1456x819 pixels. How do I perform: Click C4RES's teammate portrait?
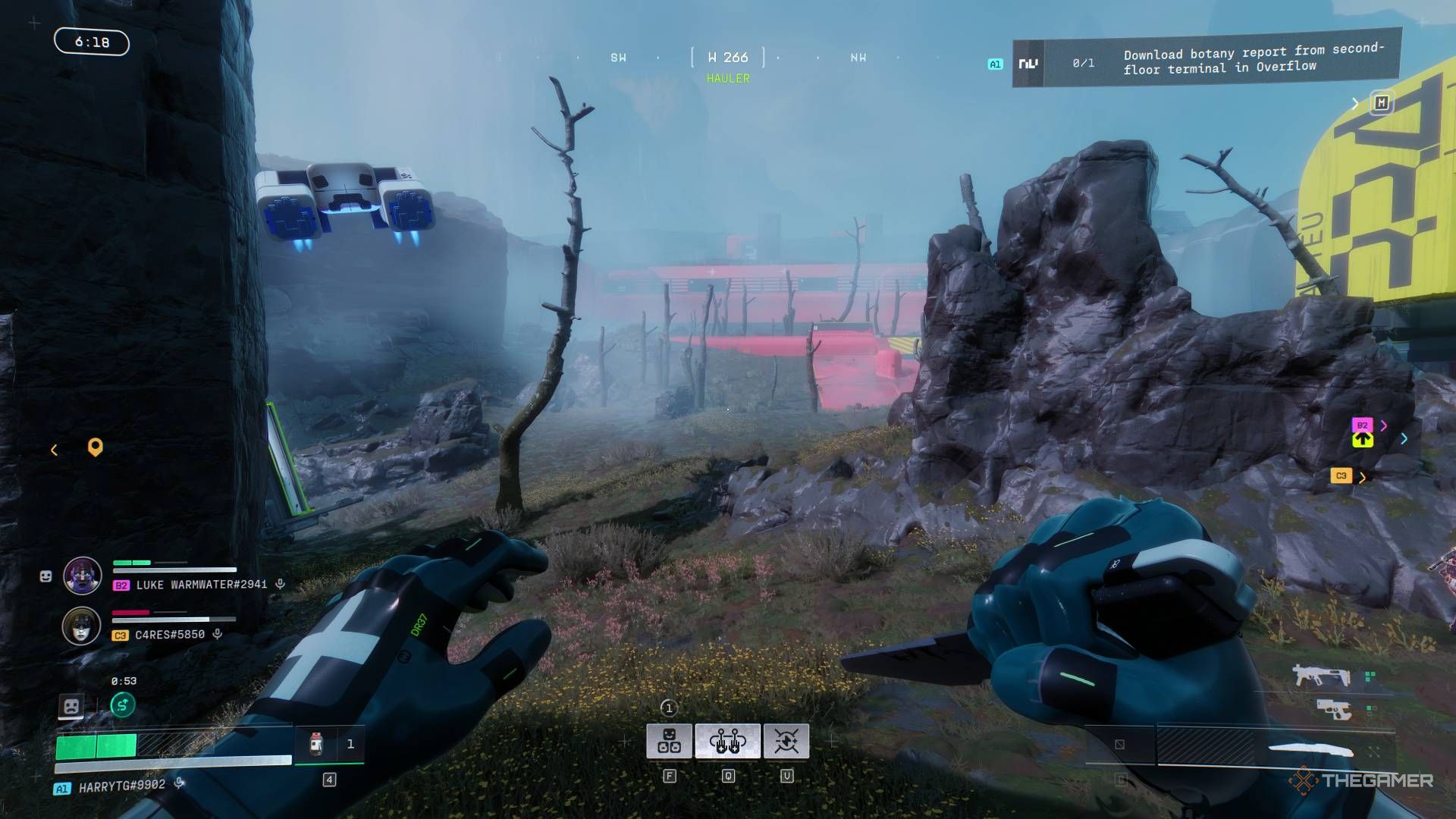(82, 626)
